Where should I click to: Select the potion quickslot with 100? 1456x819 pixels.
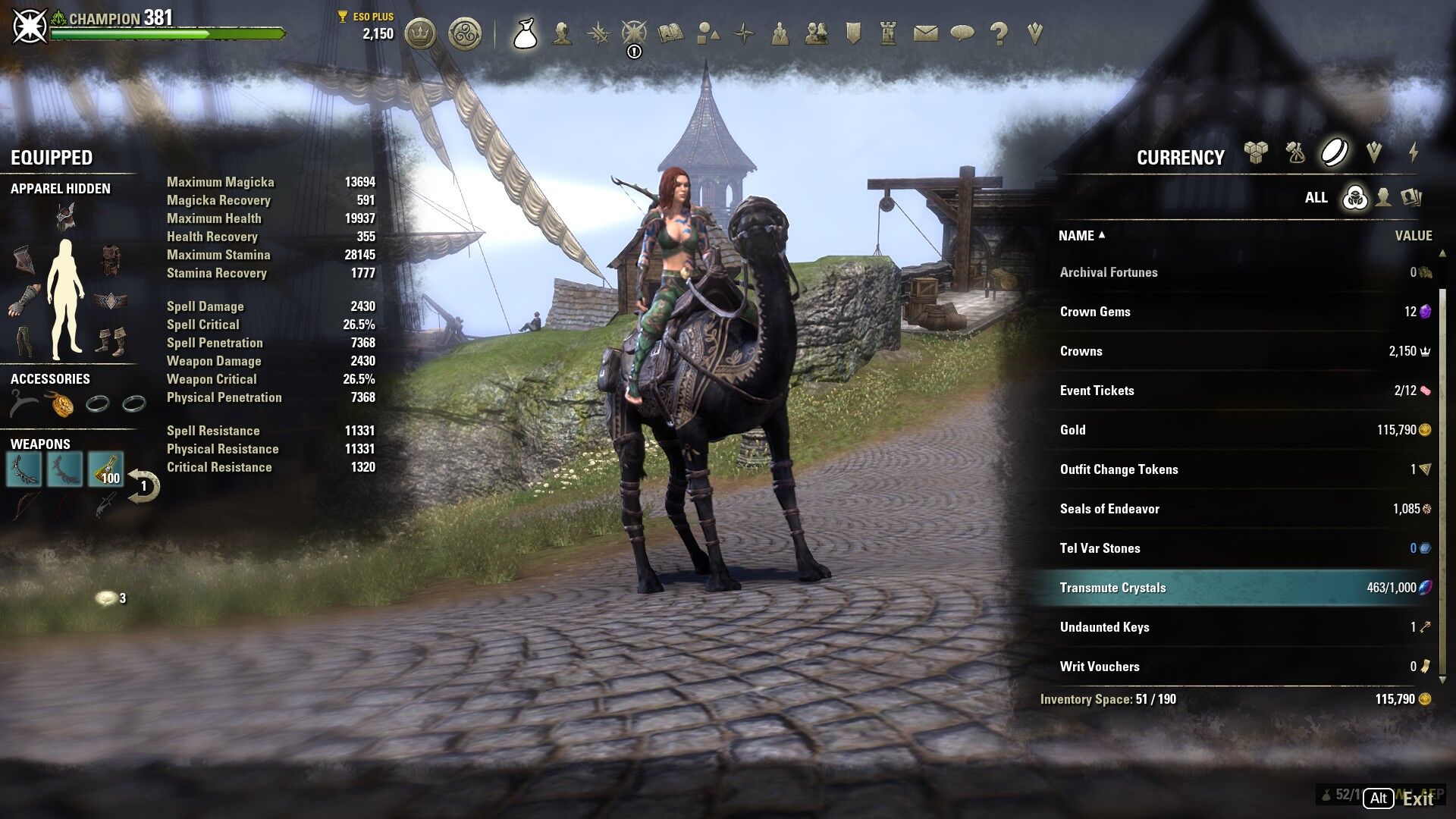click(105, 469)
